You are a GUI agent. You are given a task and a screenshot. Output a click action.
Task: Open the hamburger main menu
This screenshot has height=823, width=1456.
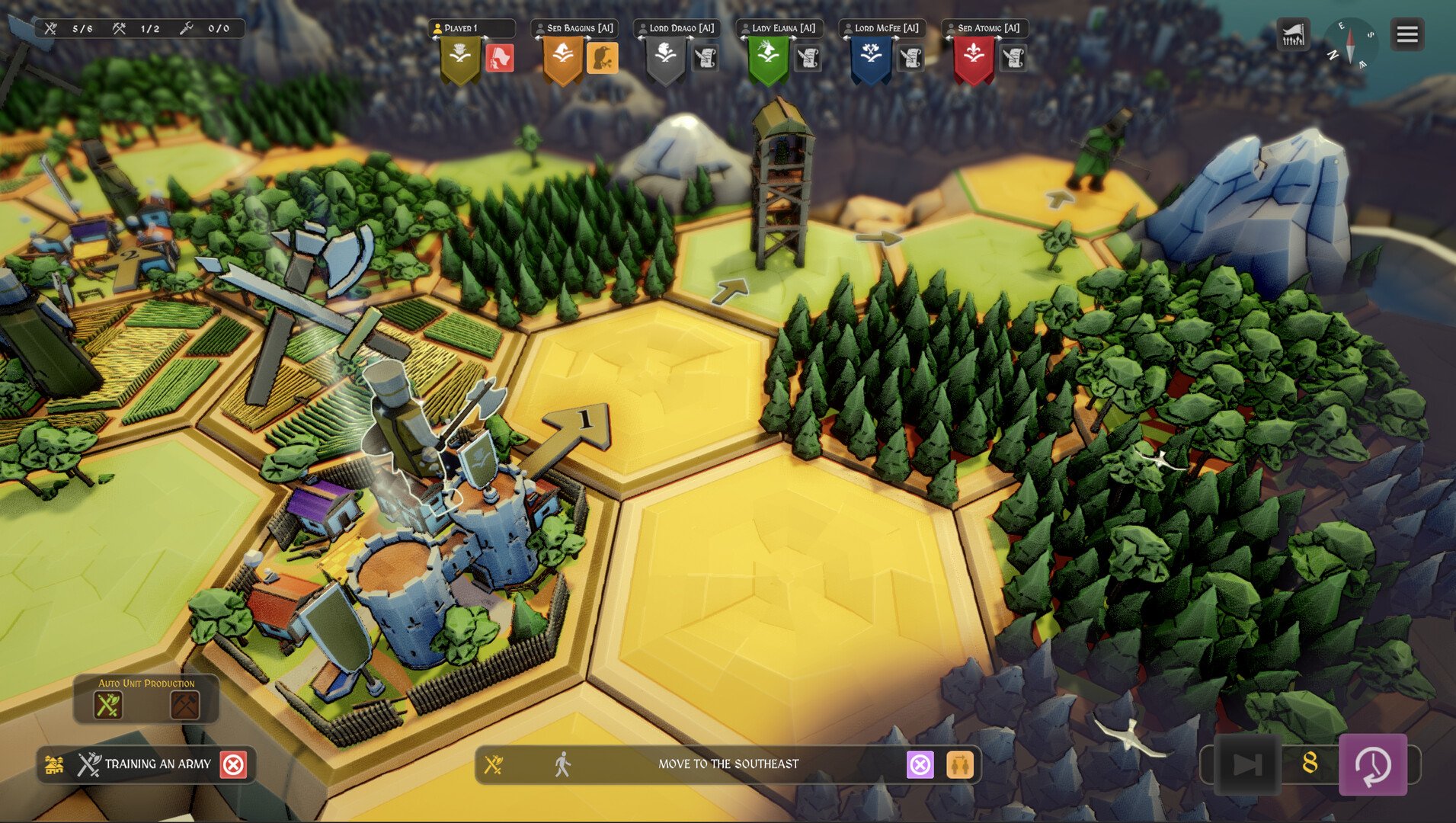[1406, 34]
